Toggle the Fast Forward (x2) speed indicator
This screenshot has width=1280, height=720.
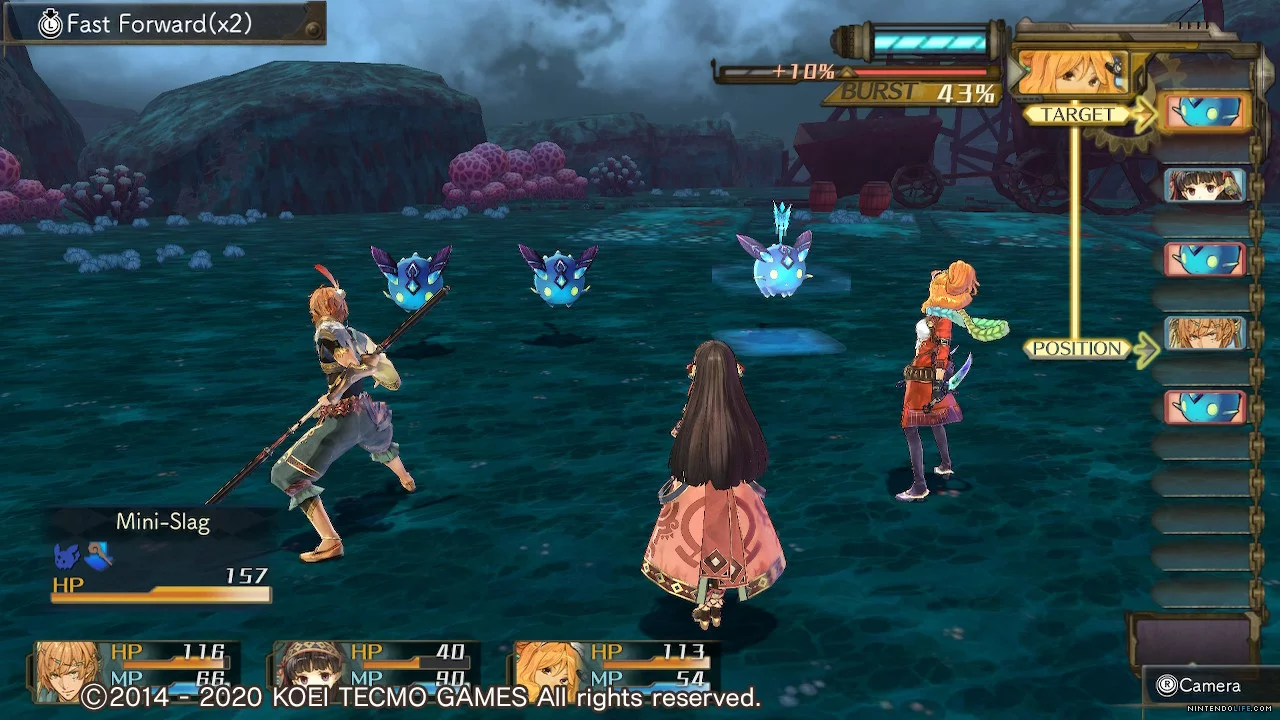tap(160, 24)
